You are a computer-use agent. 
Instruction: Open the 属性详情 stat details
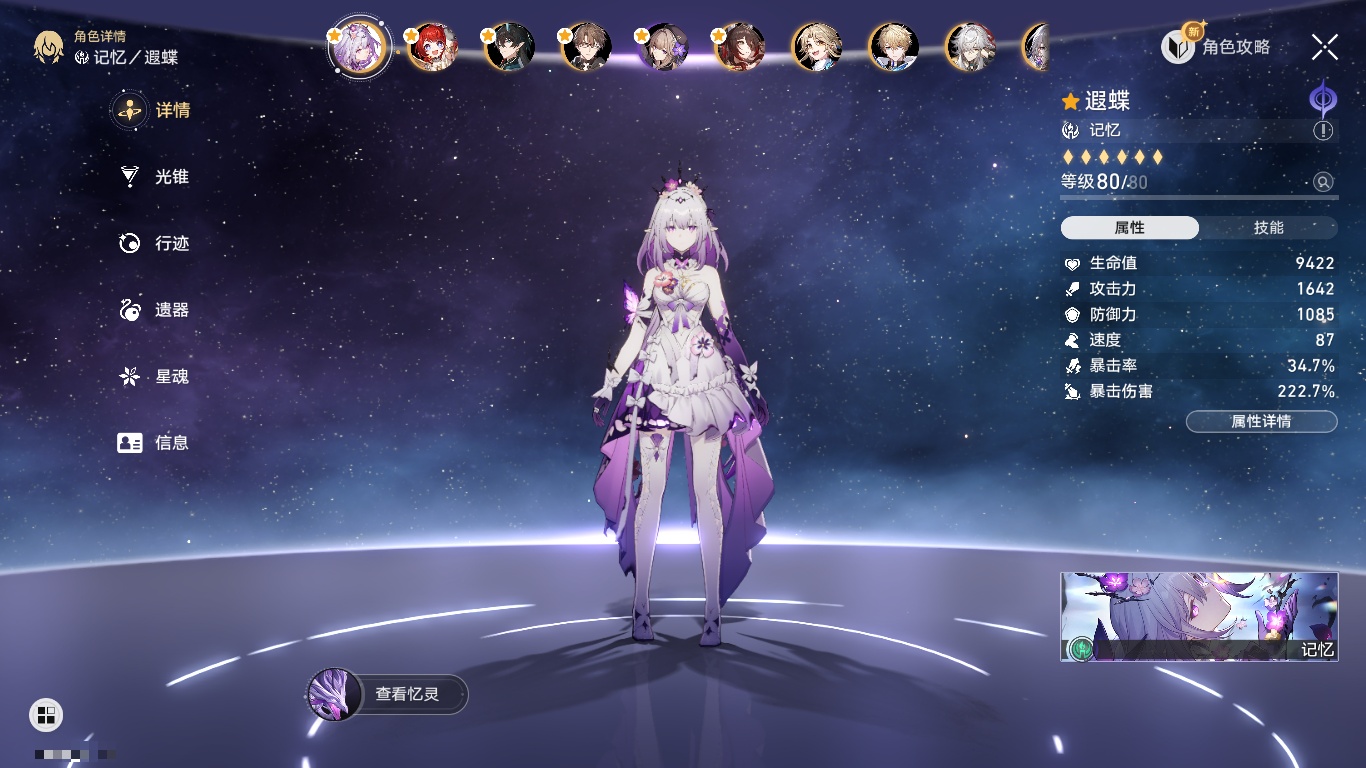[1261, 421]
